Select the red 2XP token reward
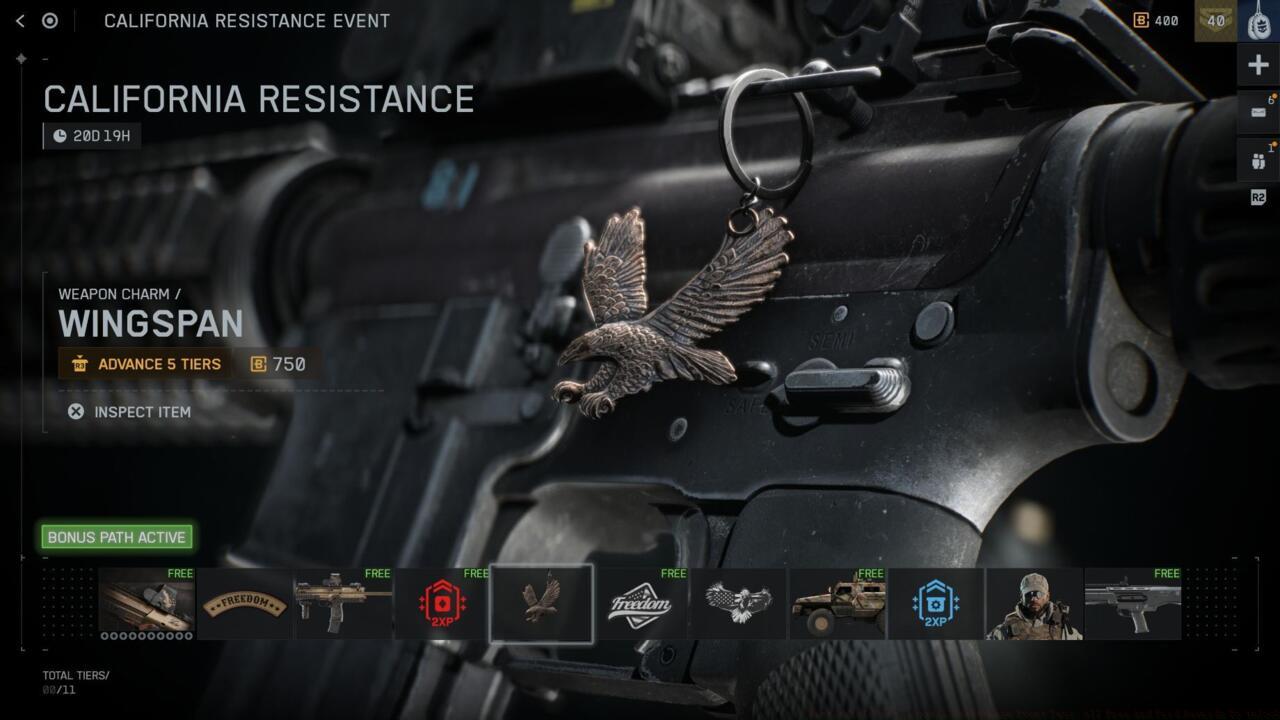The height and width of the screenshot is (720, 1280). coord(442,604)
